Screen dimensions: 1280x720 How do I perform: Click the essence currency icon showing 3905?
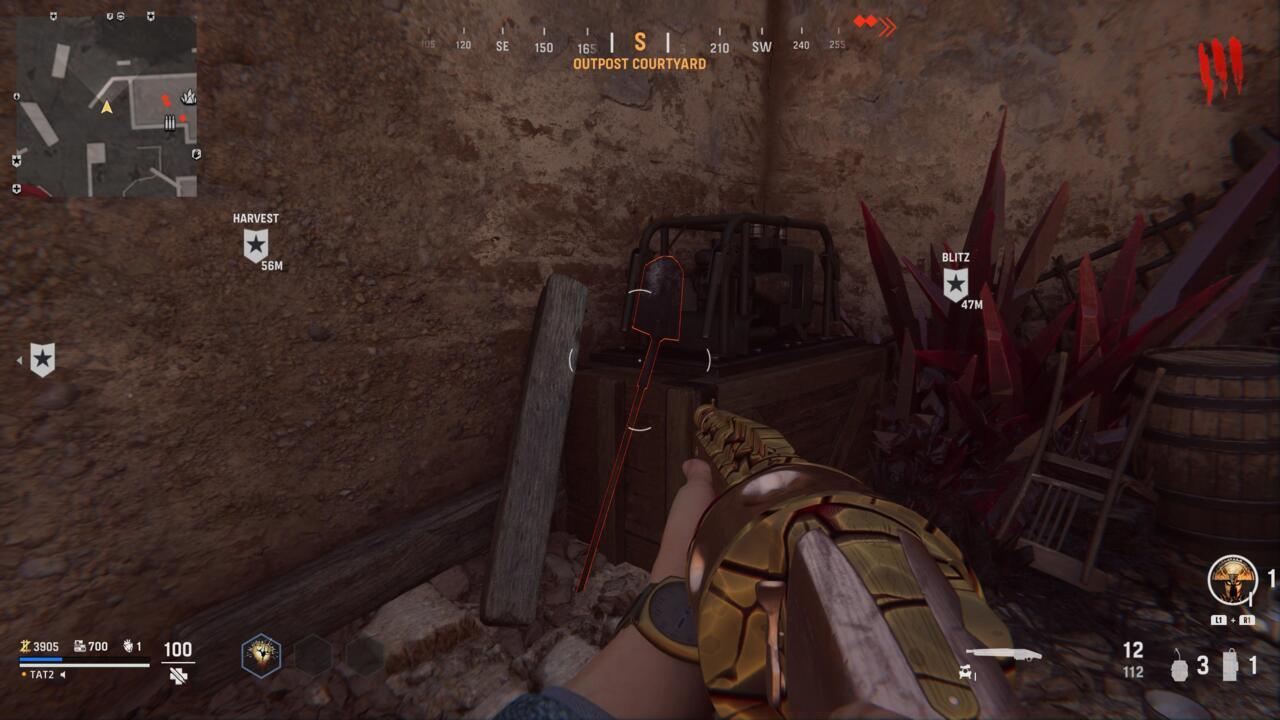tap(24, 647)
